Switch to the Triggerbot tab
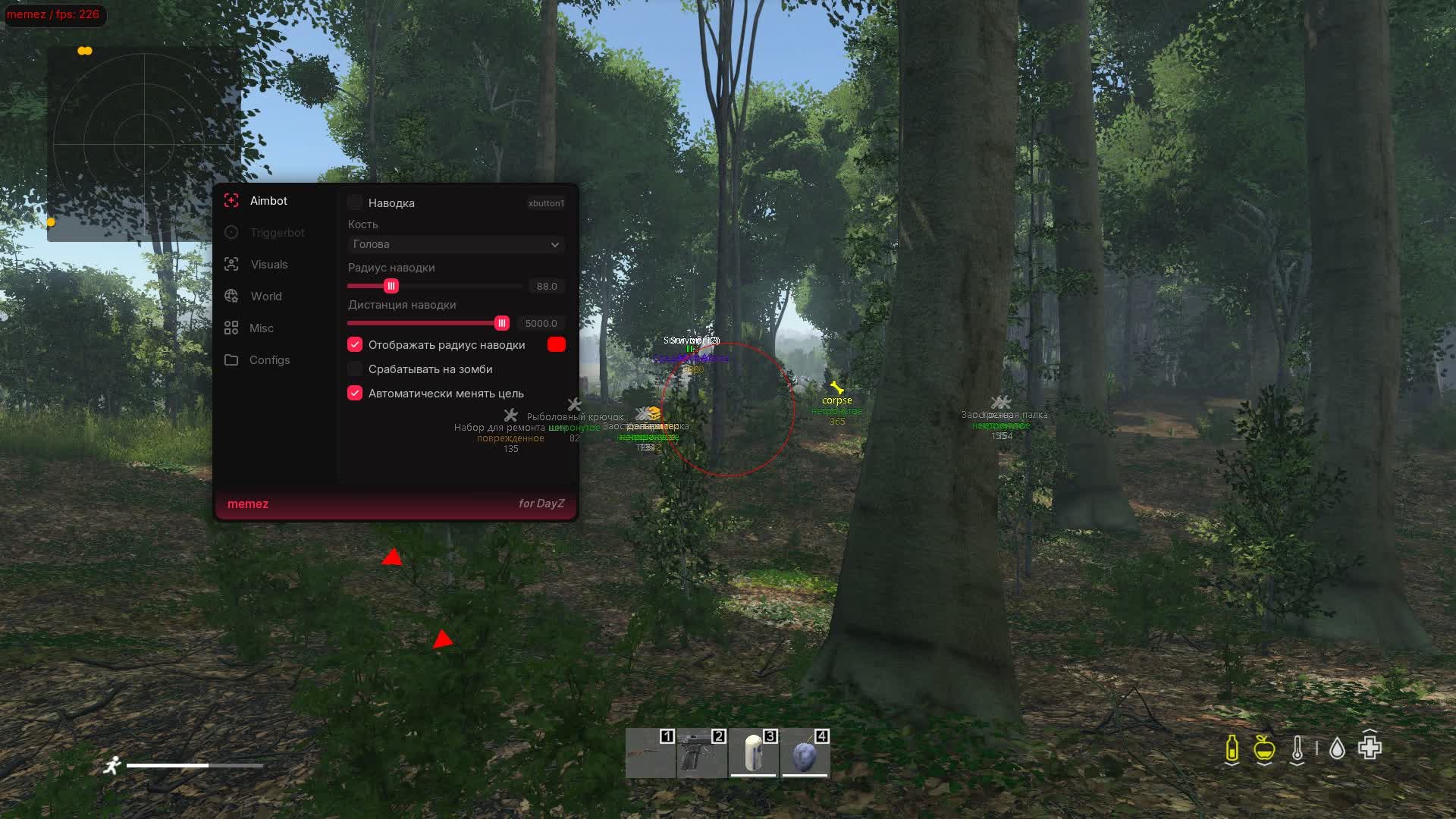Image resolution: width=1456 pixels, height=819 pixels. 279,232
